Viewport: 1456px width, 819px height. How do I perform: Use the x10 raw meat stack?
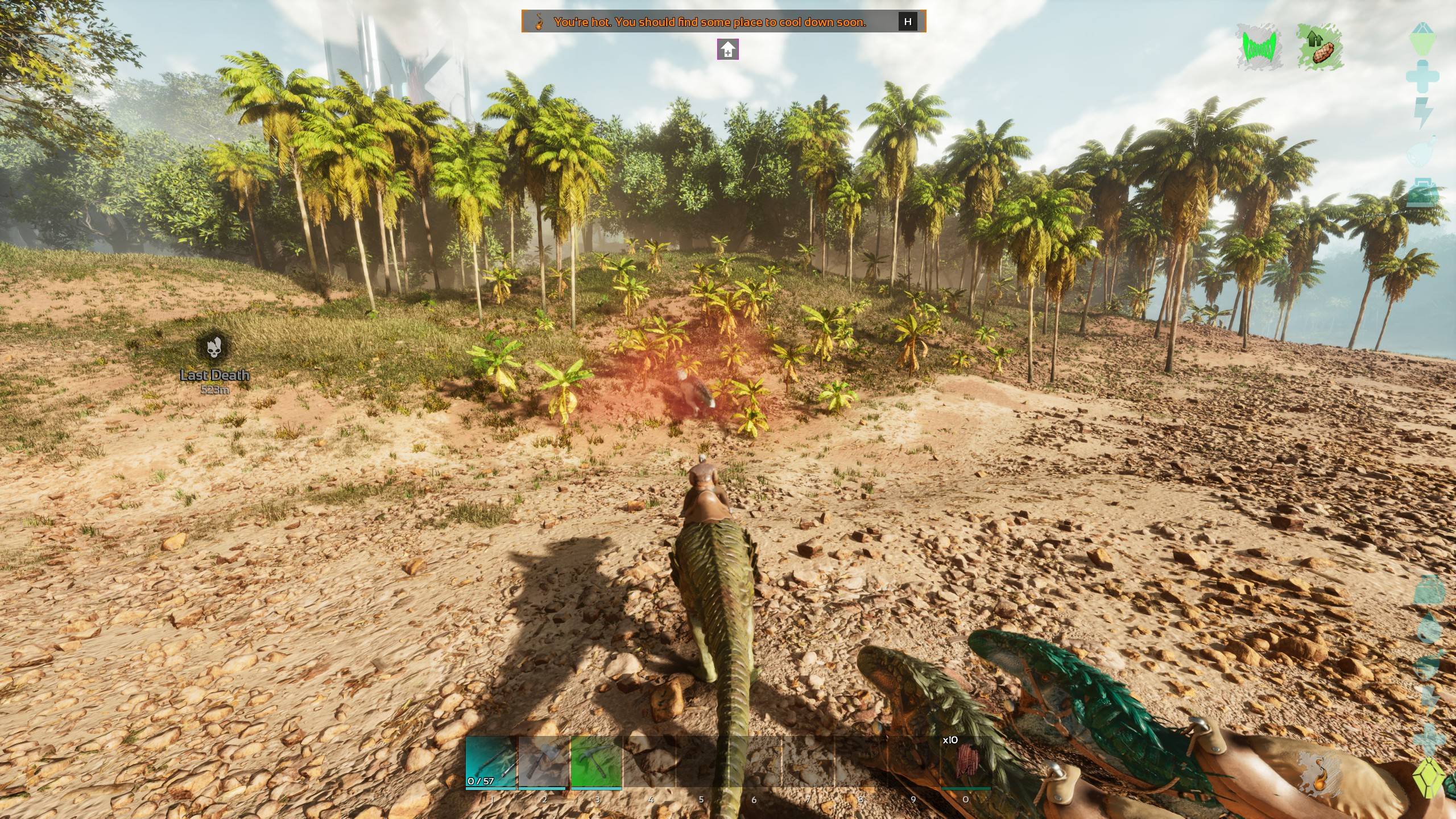966,762
